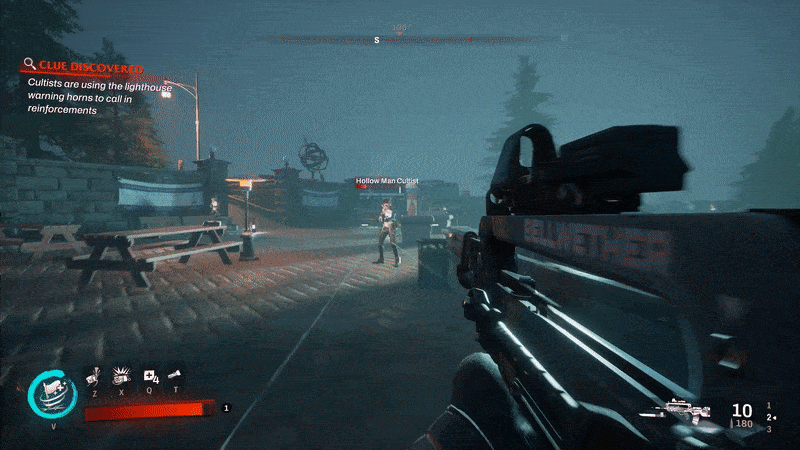Click the compass bar's S heading
The height and width of the screenshot is (450, 800).
click(x=377, y=40)
